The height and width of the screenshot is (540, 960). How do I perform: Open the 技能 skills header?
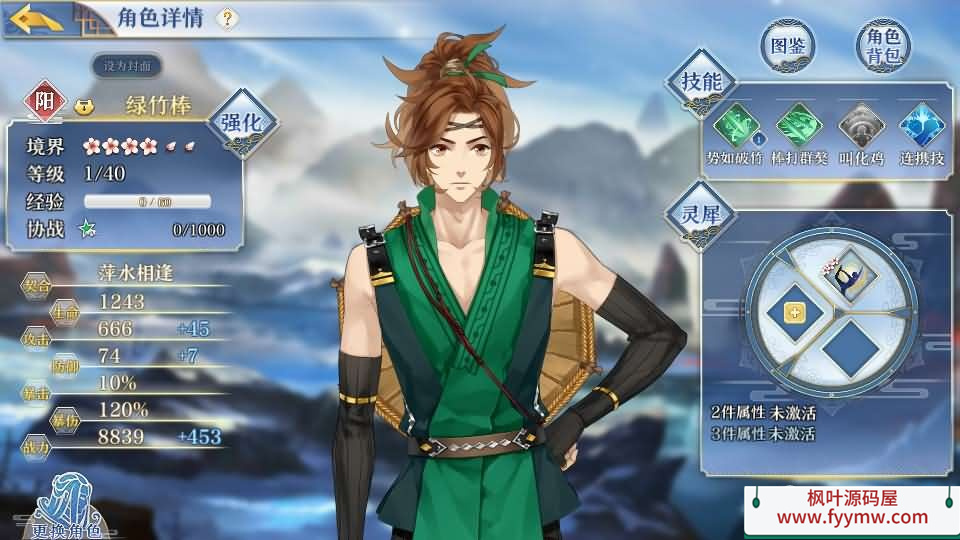(700, 83)
